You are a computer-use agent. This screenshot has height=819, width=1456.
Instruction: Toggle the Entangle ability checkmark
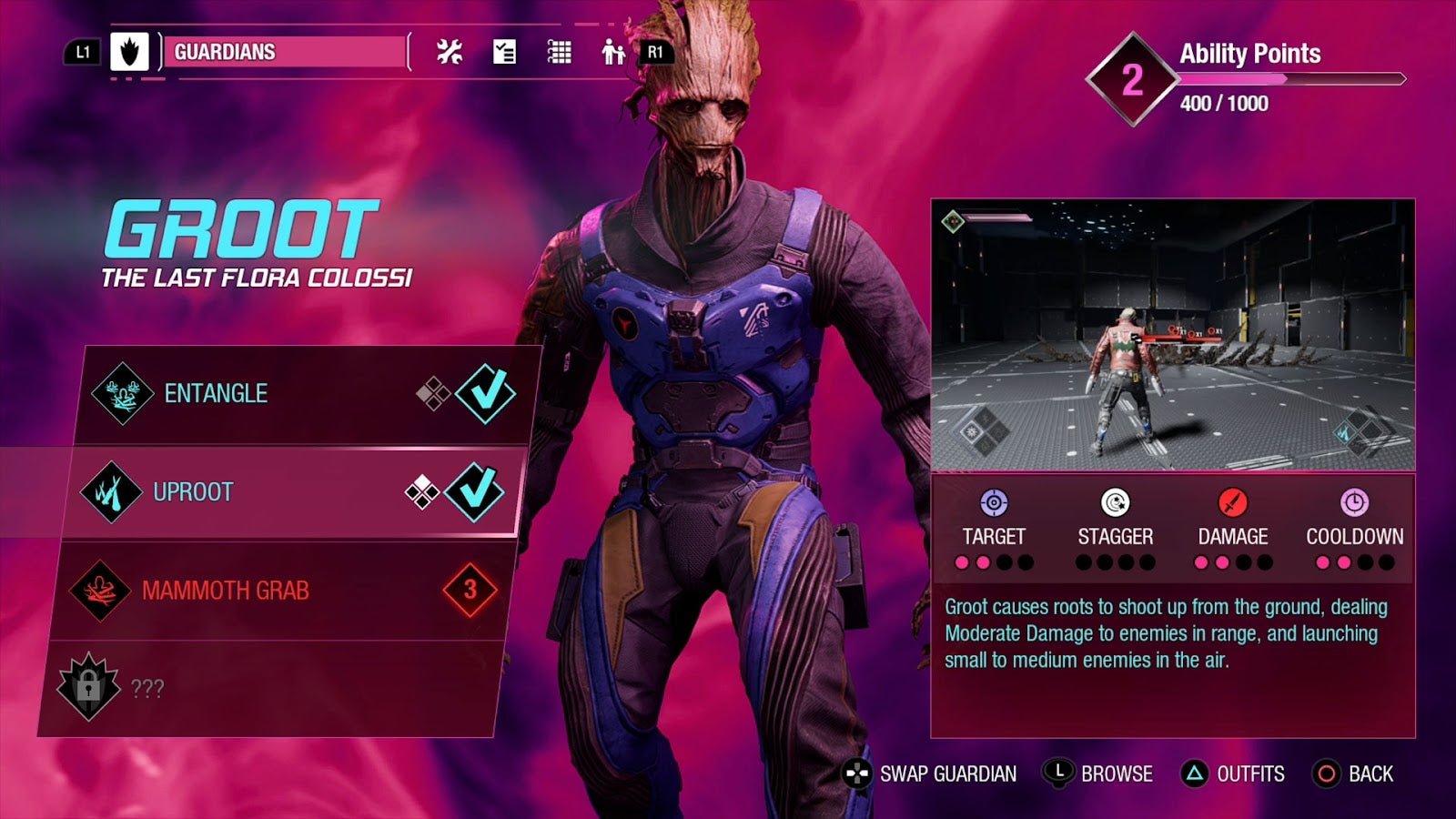pos(485,393)
